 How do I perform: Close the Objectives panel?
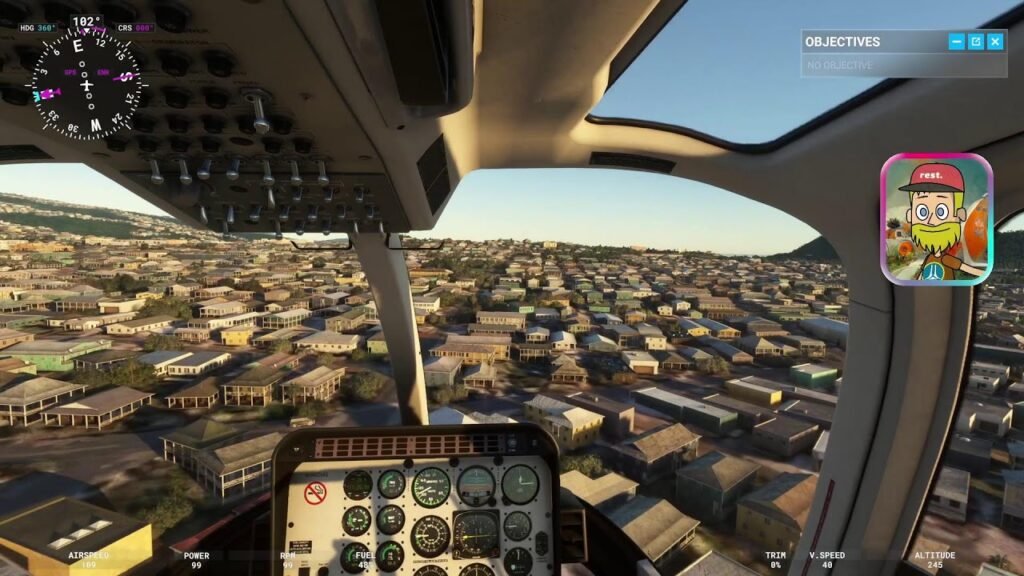pos(995,41)
